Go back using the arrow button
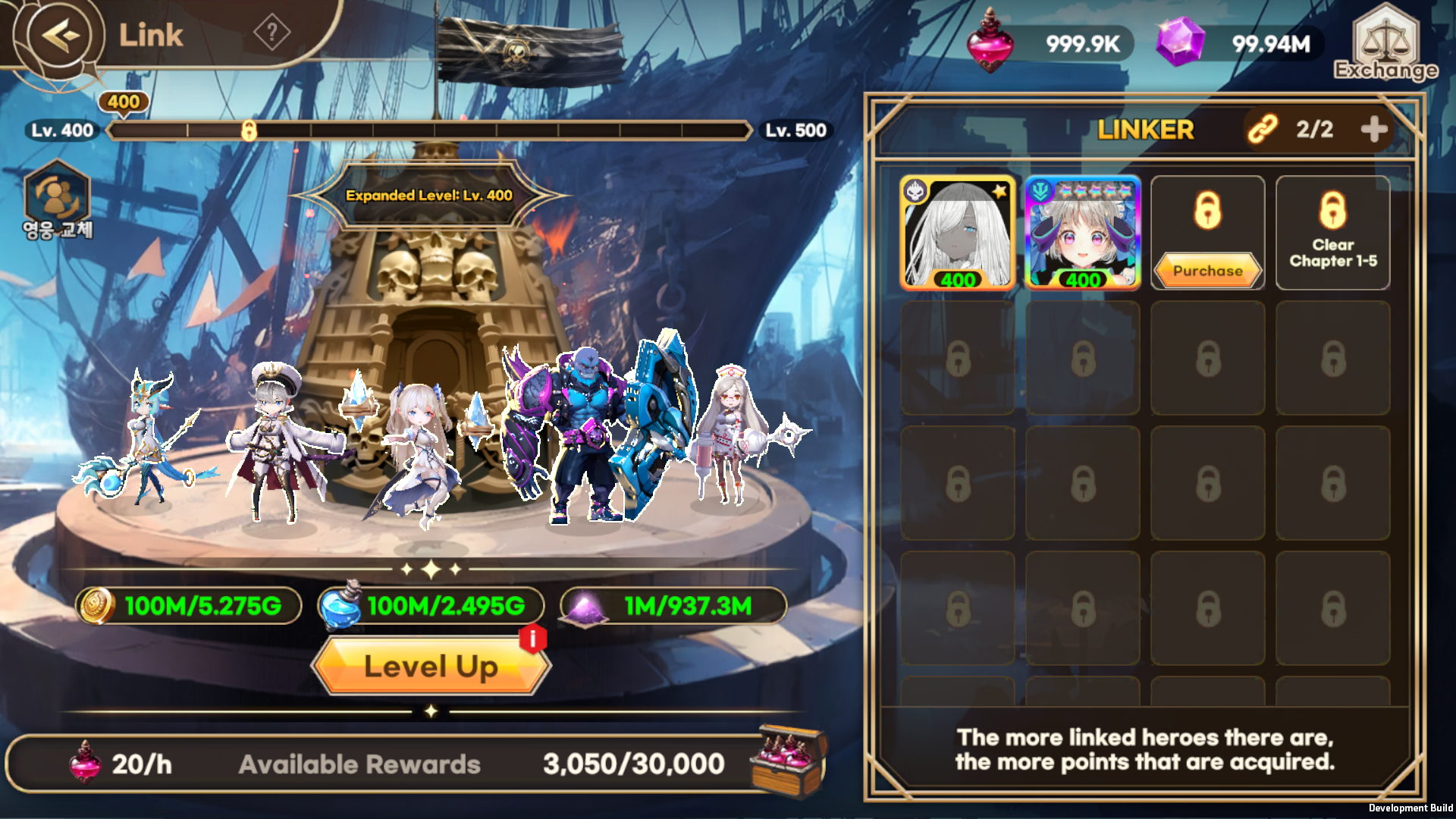Viewport: 1456px width, 819px height. 60,36
